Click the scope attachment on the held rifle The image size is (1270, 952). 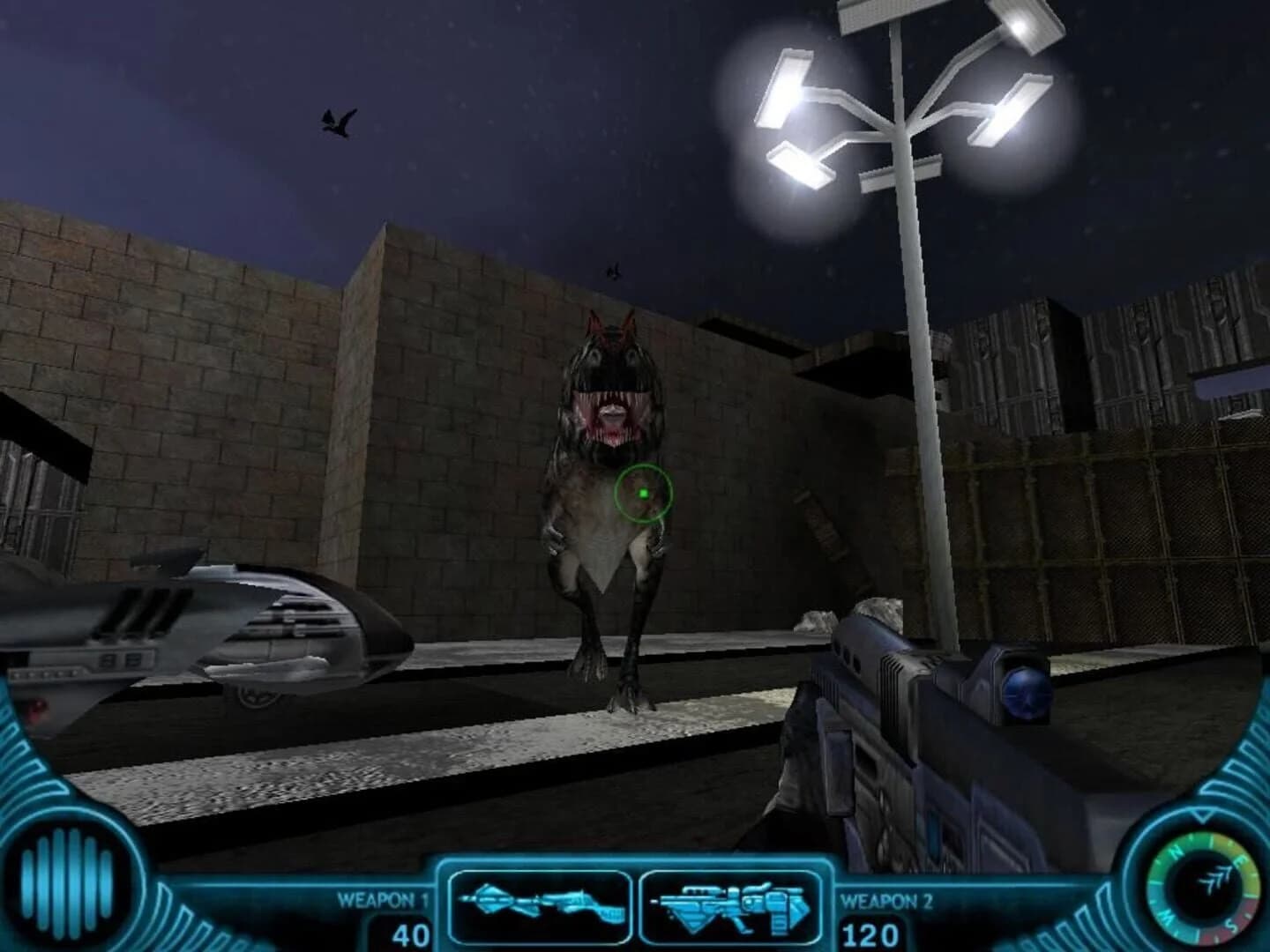point(1023,696)
